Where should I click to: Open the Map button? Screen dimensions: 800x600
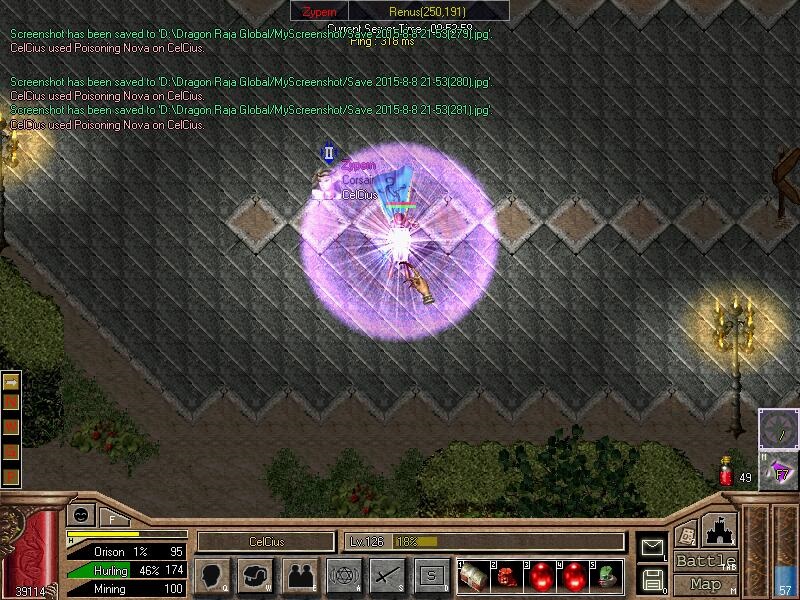704,584
